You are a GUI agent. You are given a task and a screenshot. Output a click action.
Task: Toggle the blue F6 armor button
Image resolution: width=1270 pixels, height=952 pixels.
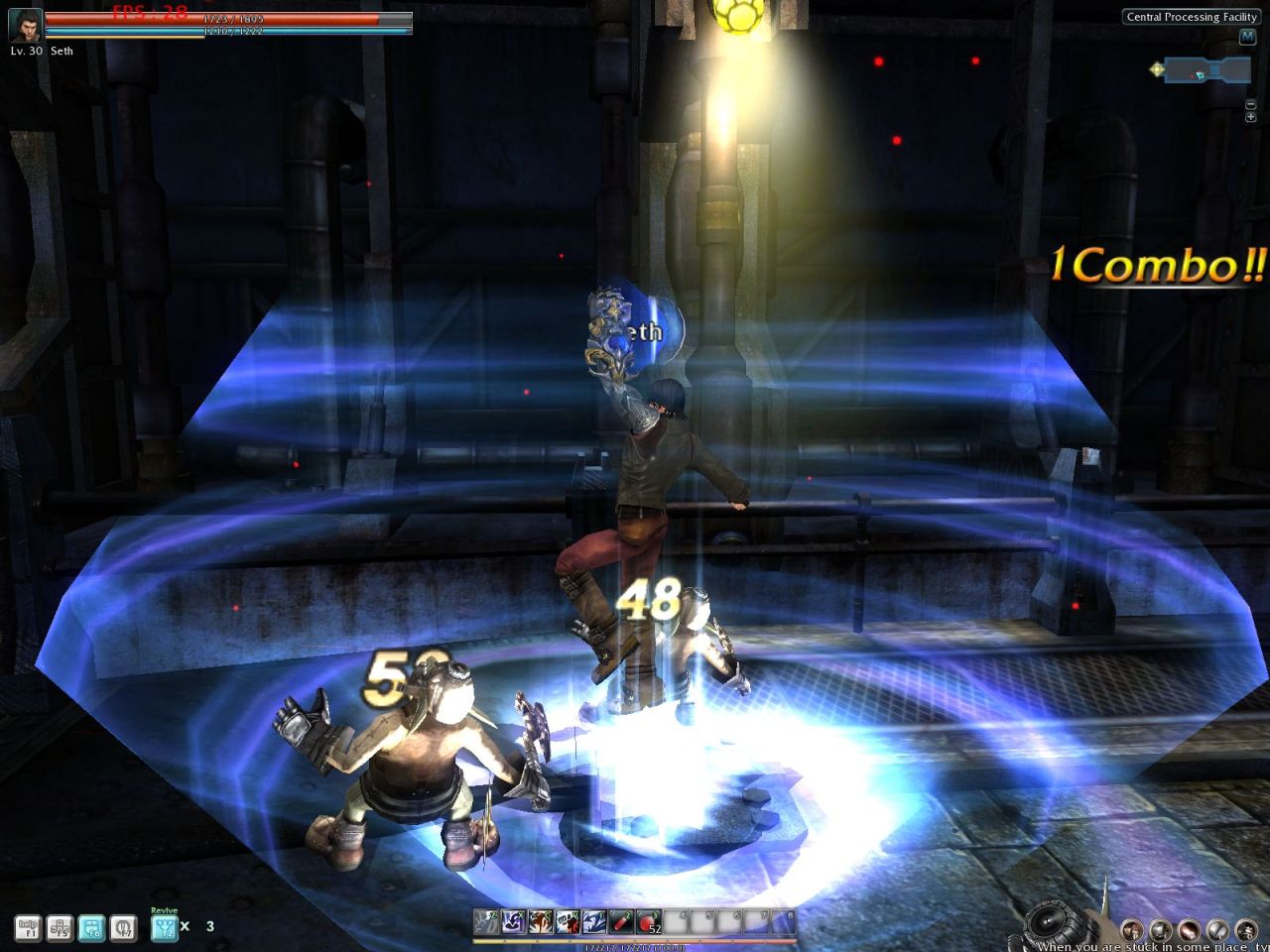pyautogui.click(x=91, y=927)
